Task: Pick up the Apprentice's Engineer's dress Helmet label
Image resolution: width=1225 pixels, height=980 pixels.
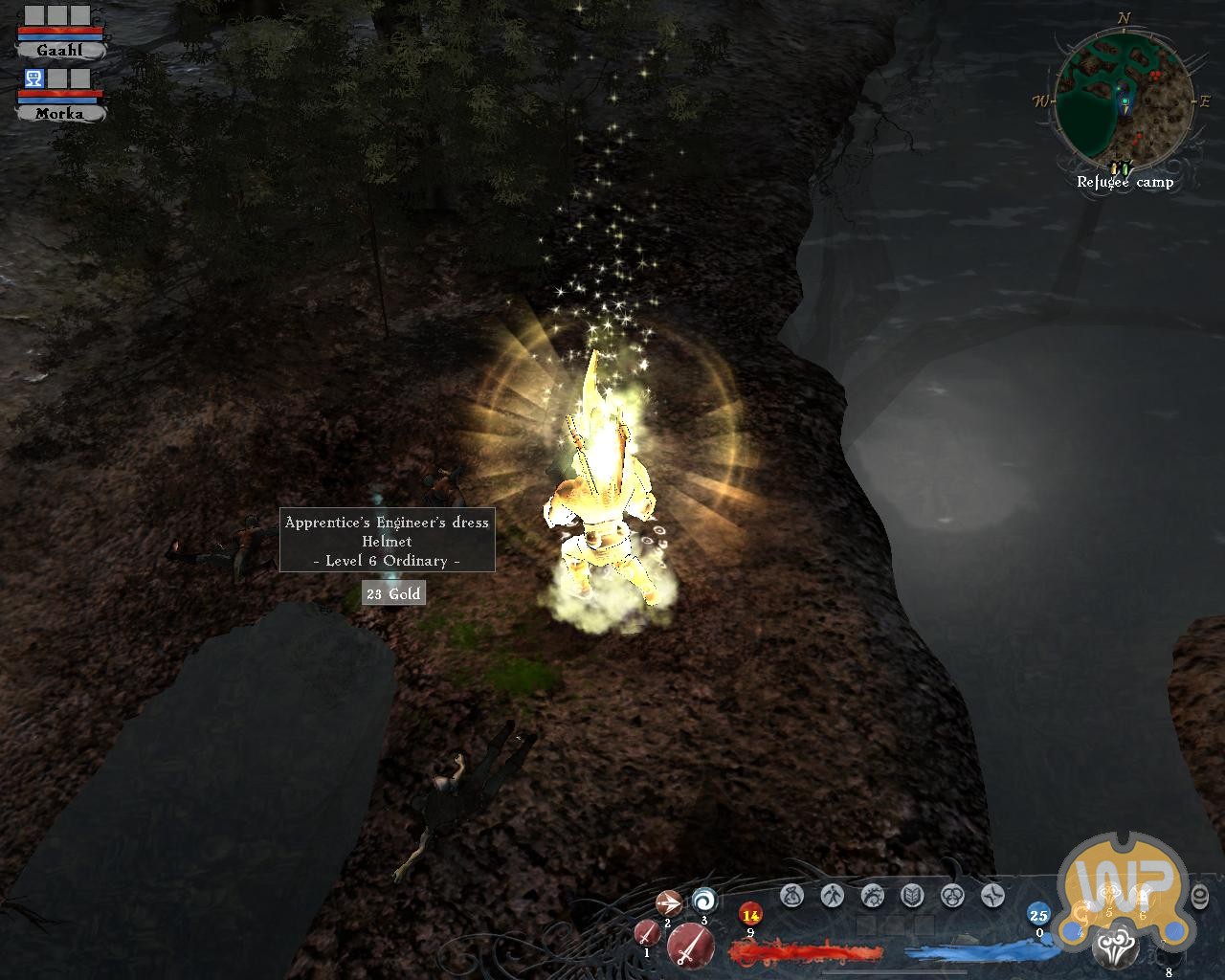Action: click(x=387, y=541)
